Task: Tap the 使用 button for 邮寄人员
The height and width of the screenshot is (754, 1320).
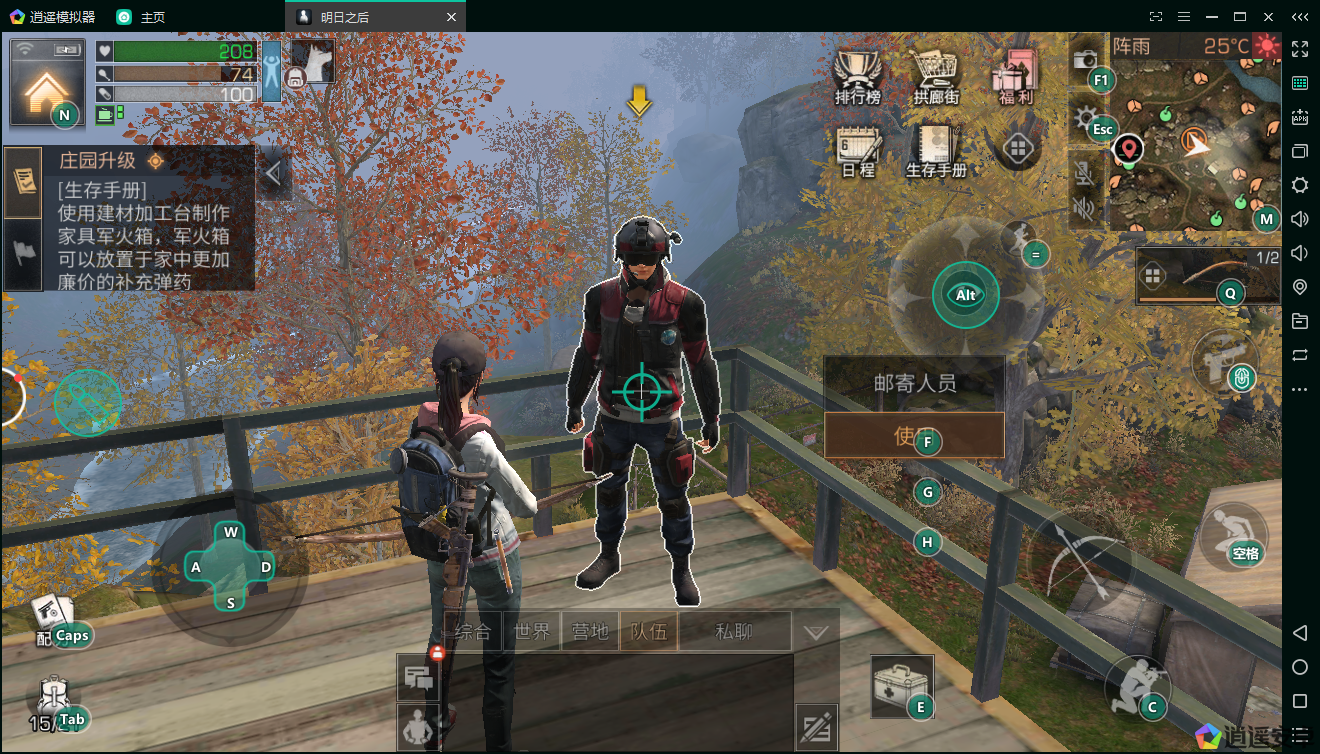Action: tap(913, 435)
